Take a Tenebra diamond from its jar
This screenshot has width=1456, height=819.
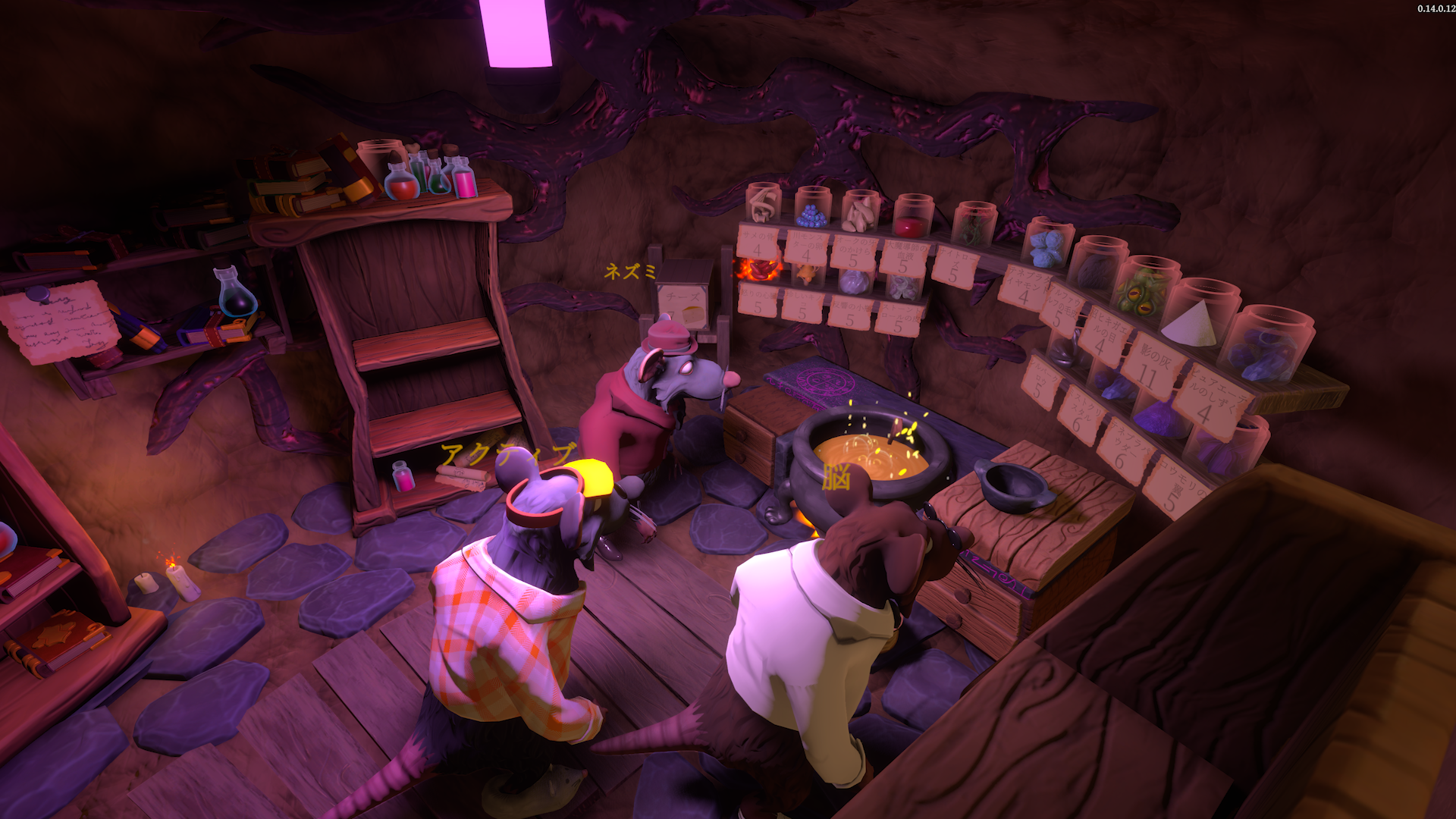[x=1046, y=247]
